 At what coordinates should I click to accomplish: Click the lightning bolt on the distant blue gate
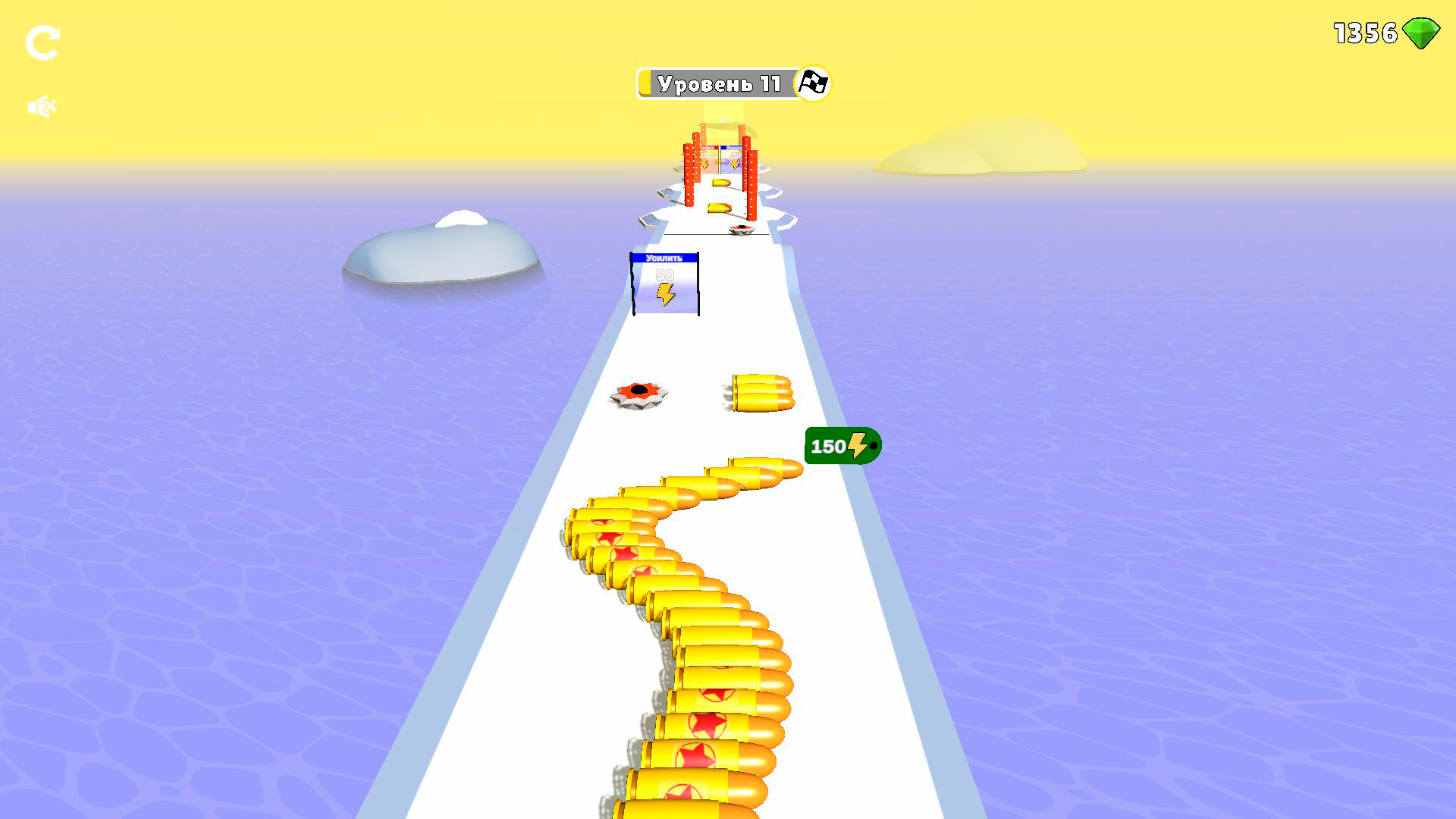[735, 163]
